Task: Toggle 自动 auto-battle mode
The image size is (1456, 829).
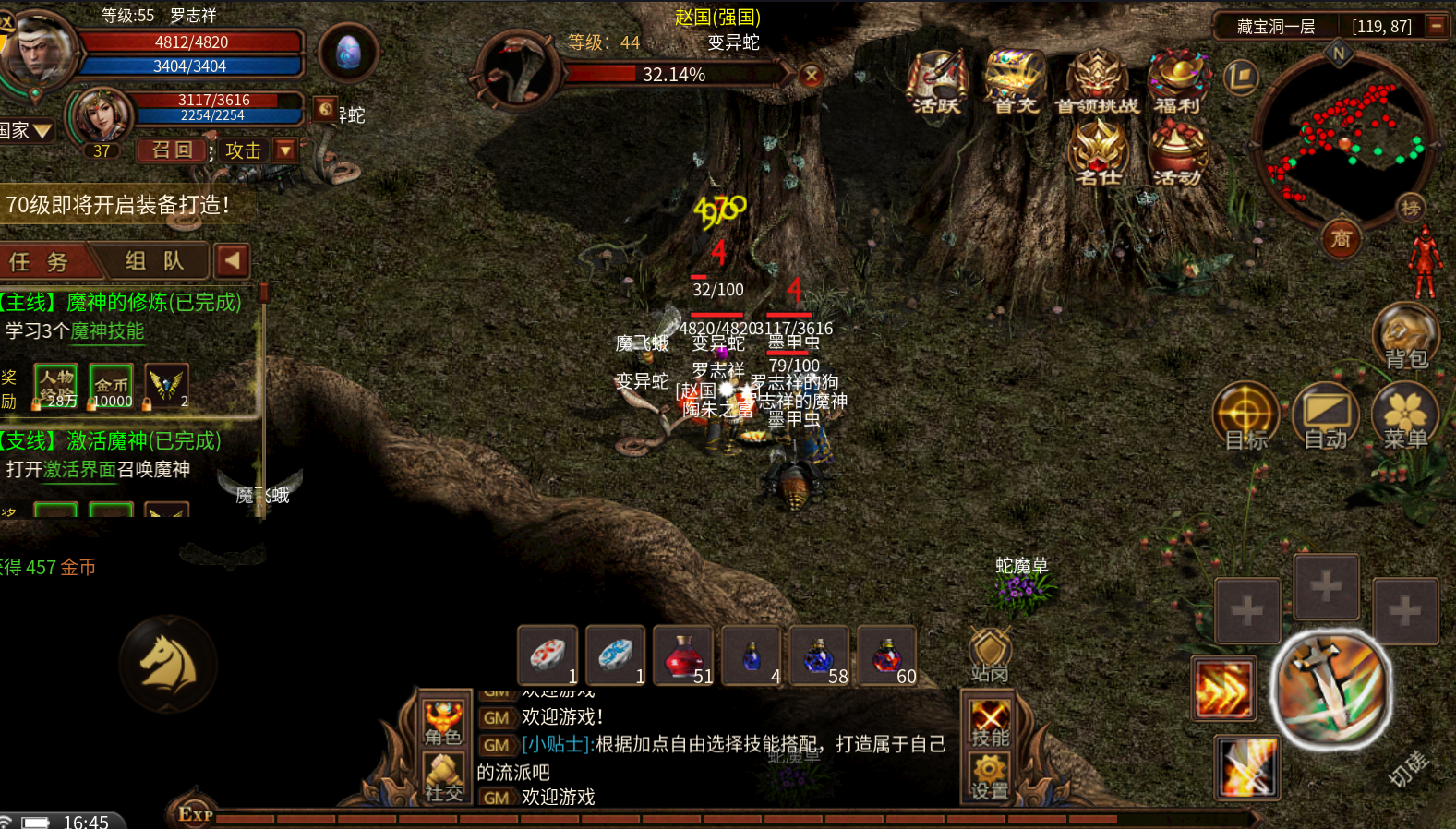Action: pos(1325,416)
